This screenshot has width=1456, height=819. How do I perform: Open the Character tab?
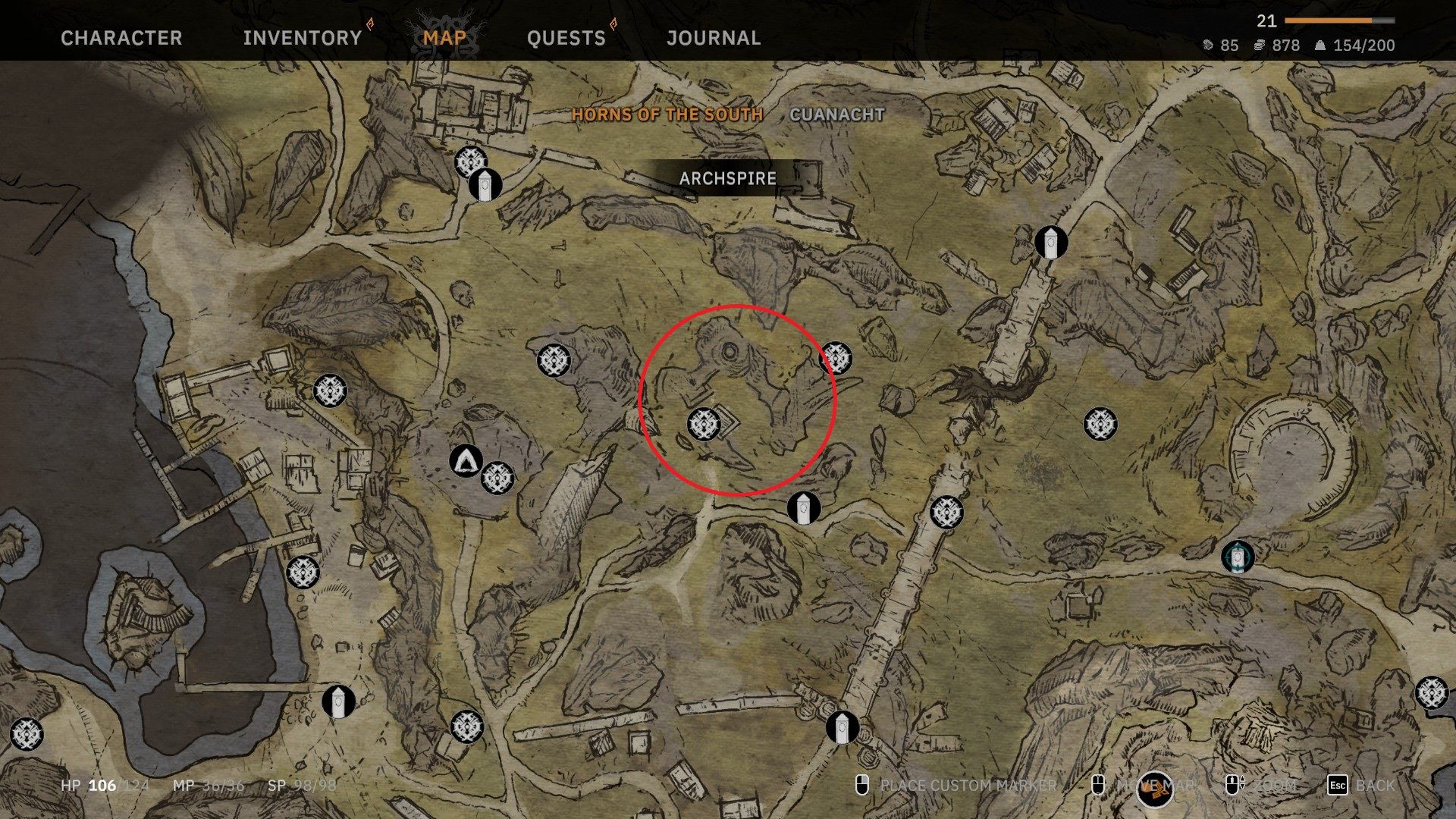coord(121,38)
